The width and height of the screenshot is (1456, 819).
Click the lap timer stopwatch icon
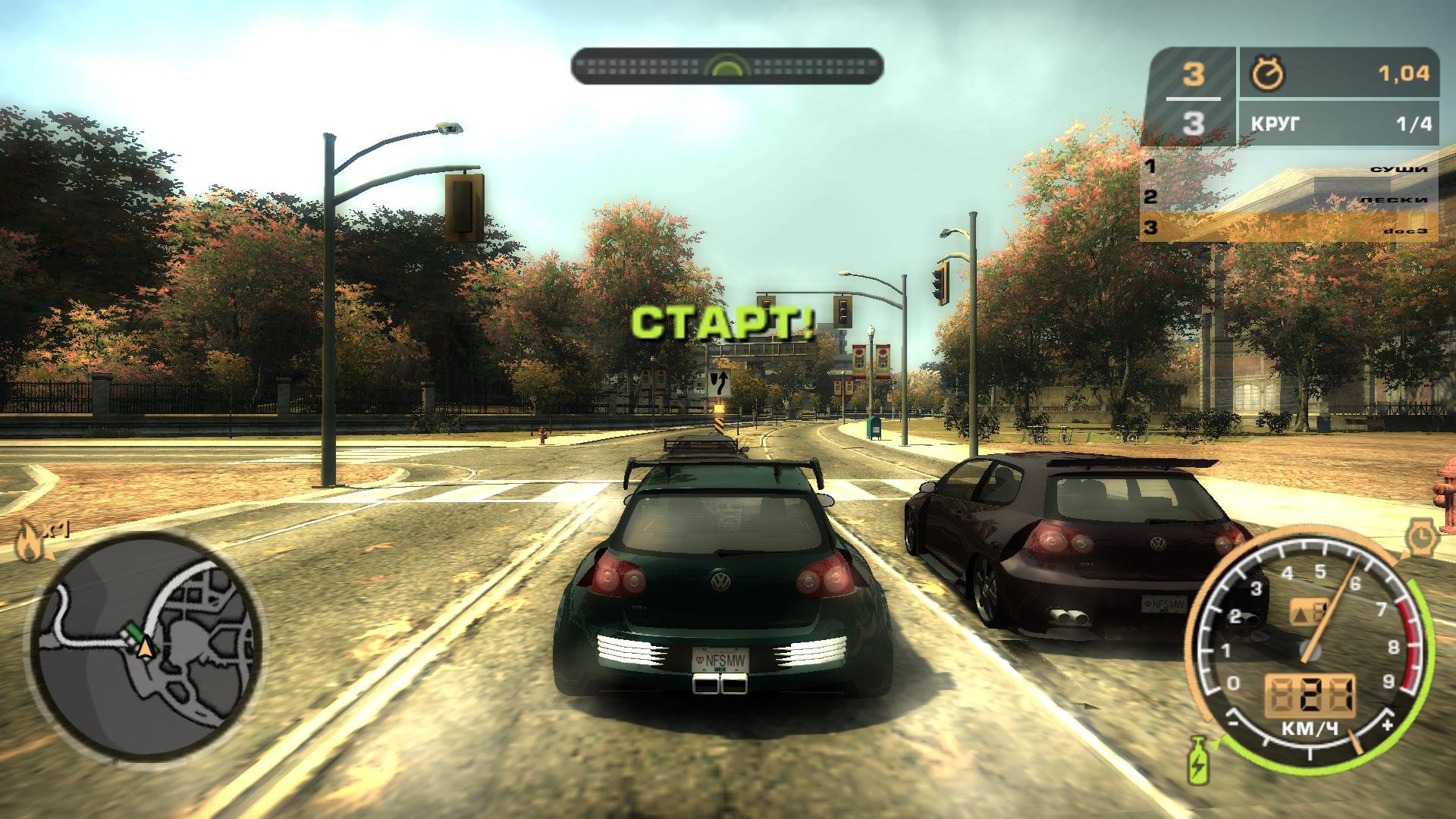click(x=1267, y=74)
